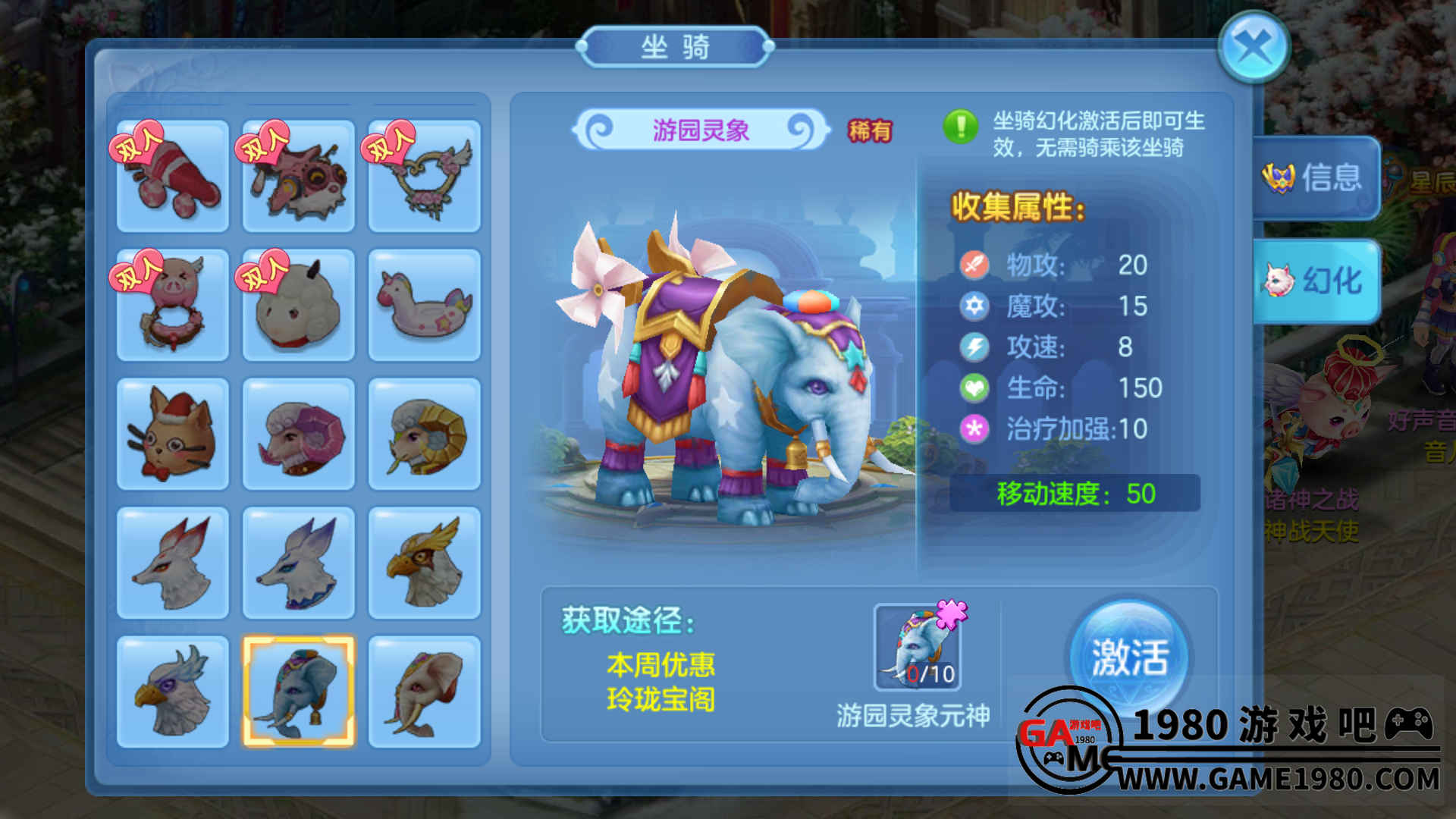Choose the pink elephant mount
This screenshot has height=819, width=1456.
click(425, 692)
